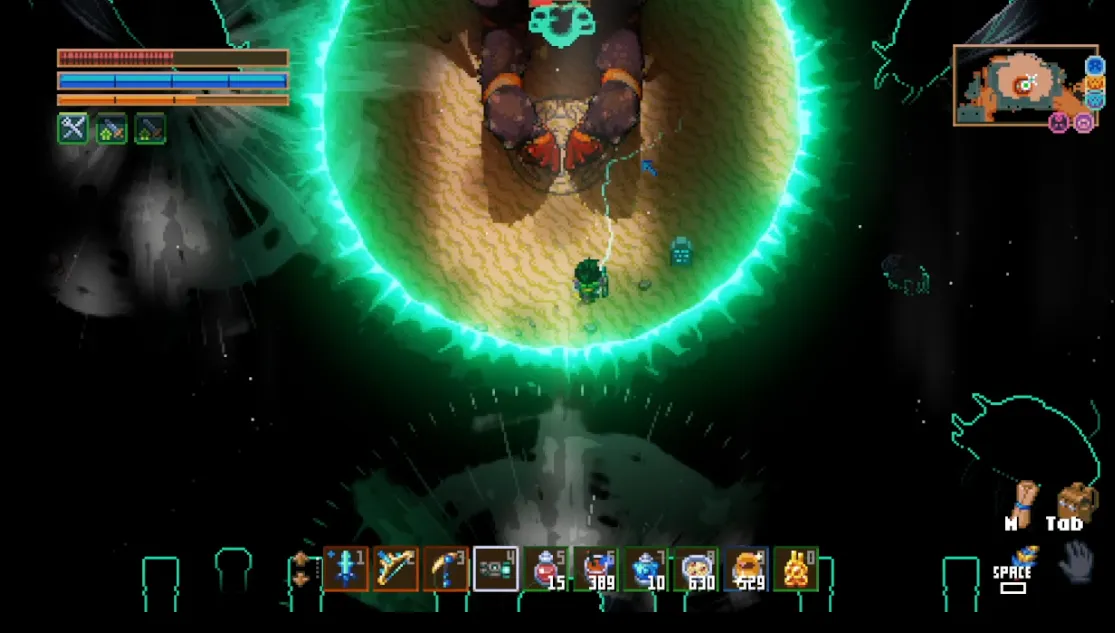Image resolution: width=1115 pixels, height=633 pixels.
Task: Select the golden idol in slot 0
Action: click(x=797, y=569)
